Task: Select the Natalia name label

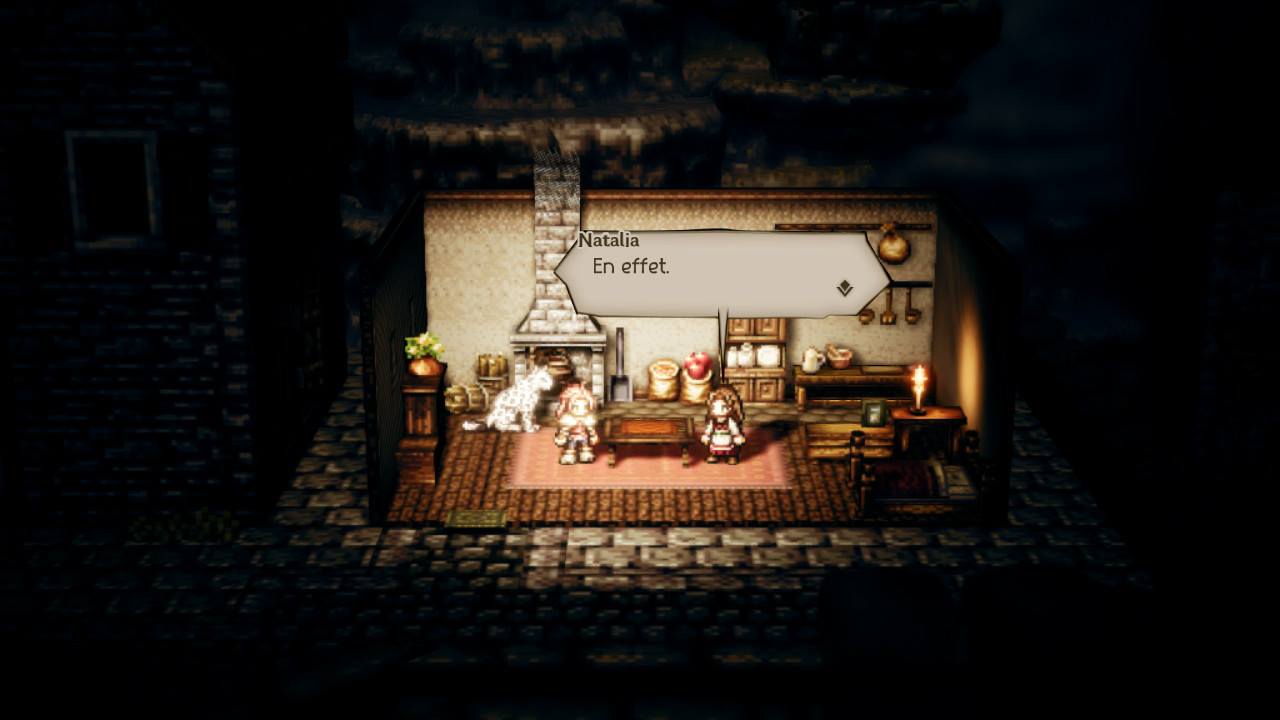Action: pos(612,239)
